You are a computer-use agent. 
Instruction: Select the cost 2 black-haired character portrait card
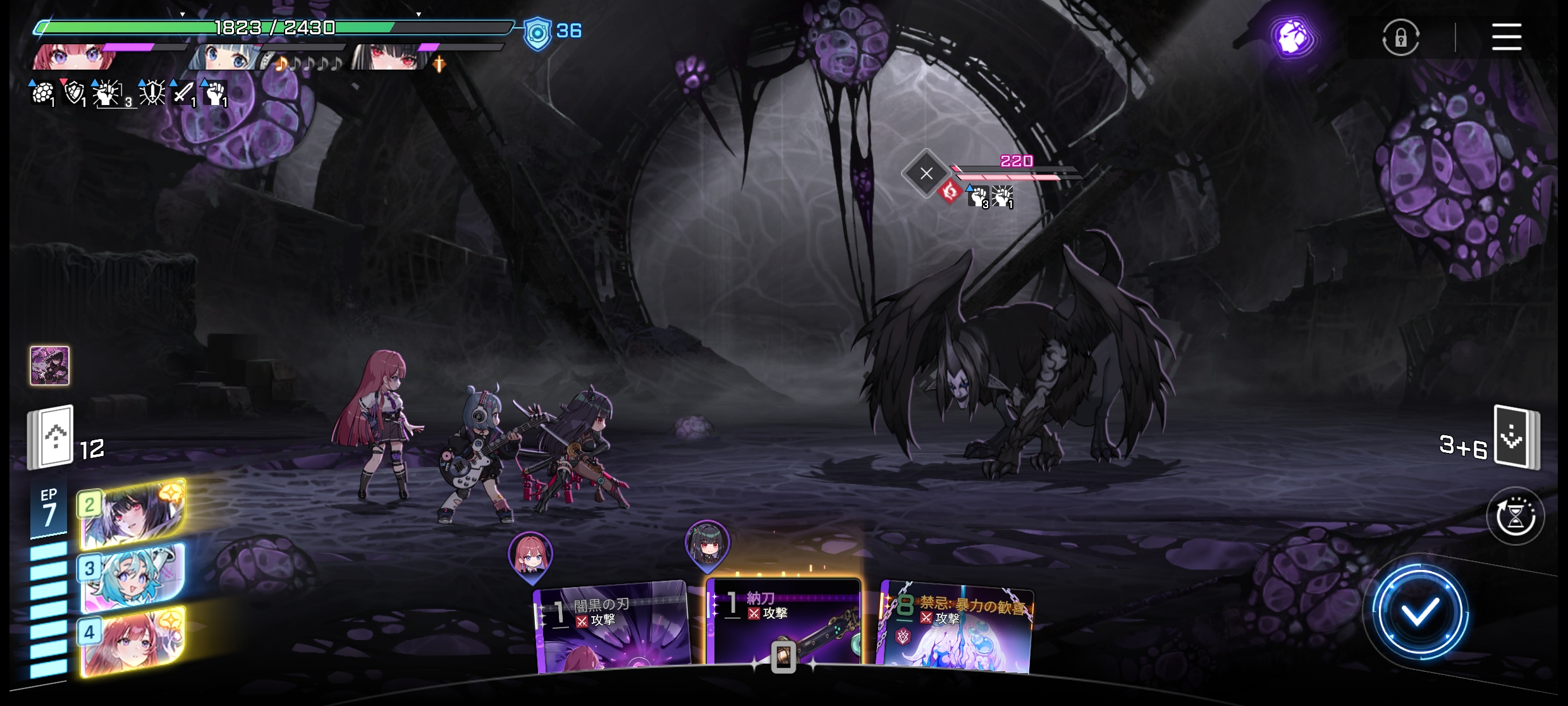(x=133, y=514)
